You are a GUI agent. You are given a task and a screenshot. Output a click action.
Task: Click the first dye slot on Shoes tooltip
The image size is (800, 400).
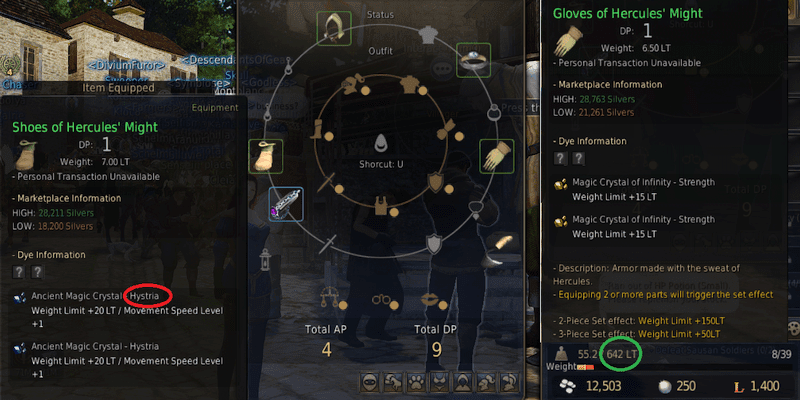19,271
